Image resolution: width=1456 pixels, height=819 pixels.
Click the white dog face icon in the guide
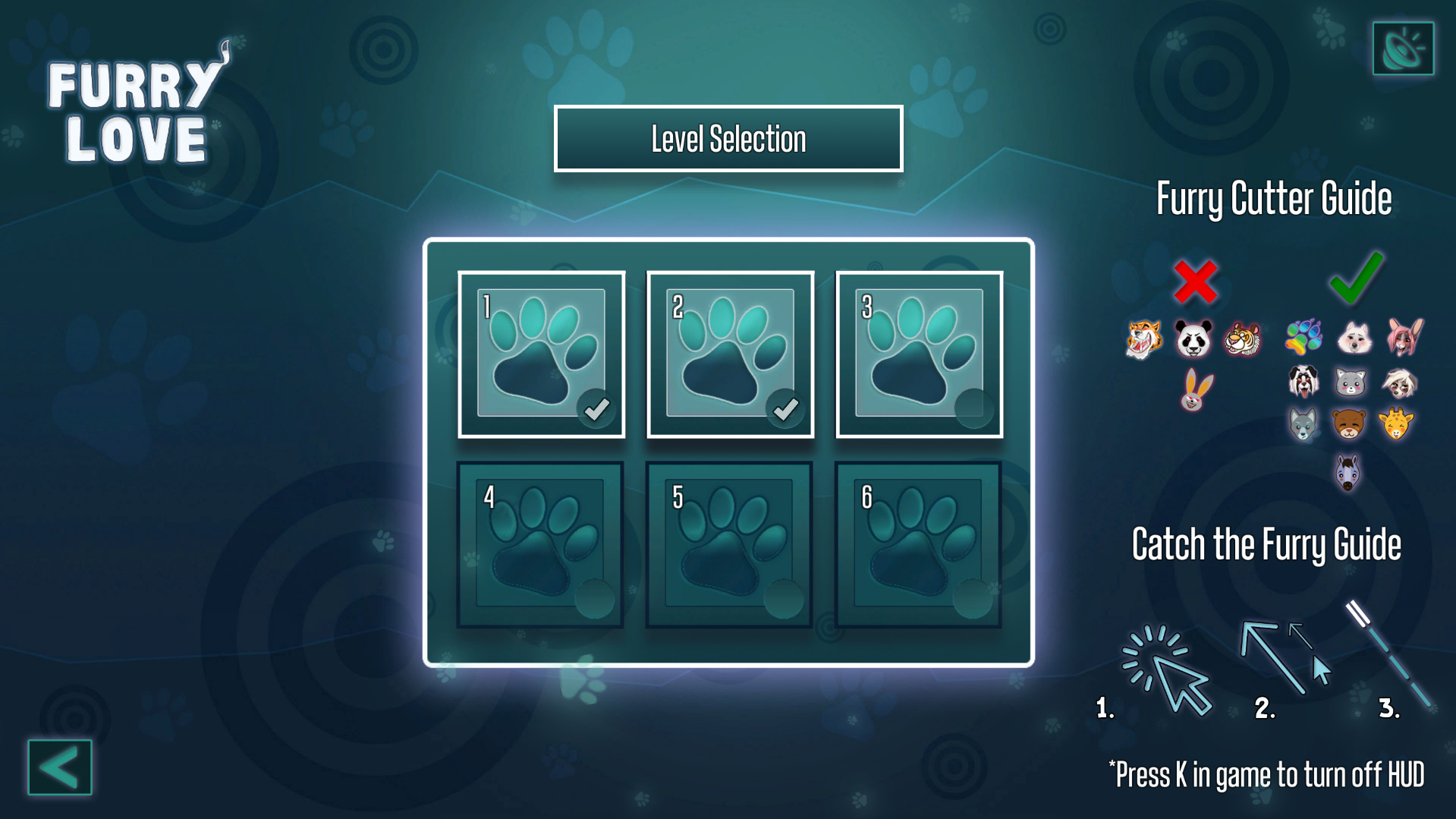tap(1354, 337)
